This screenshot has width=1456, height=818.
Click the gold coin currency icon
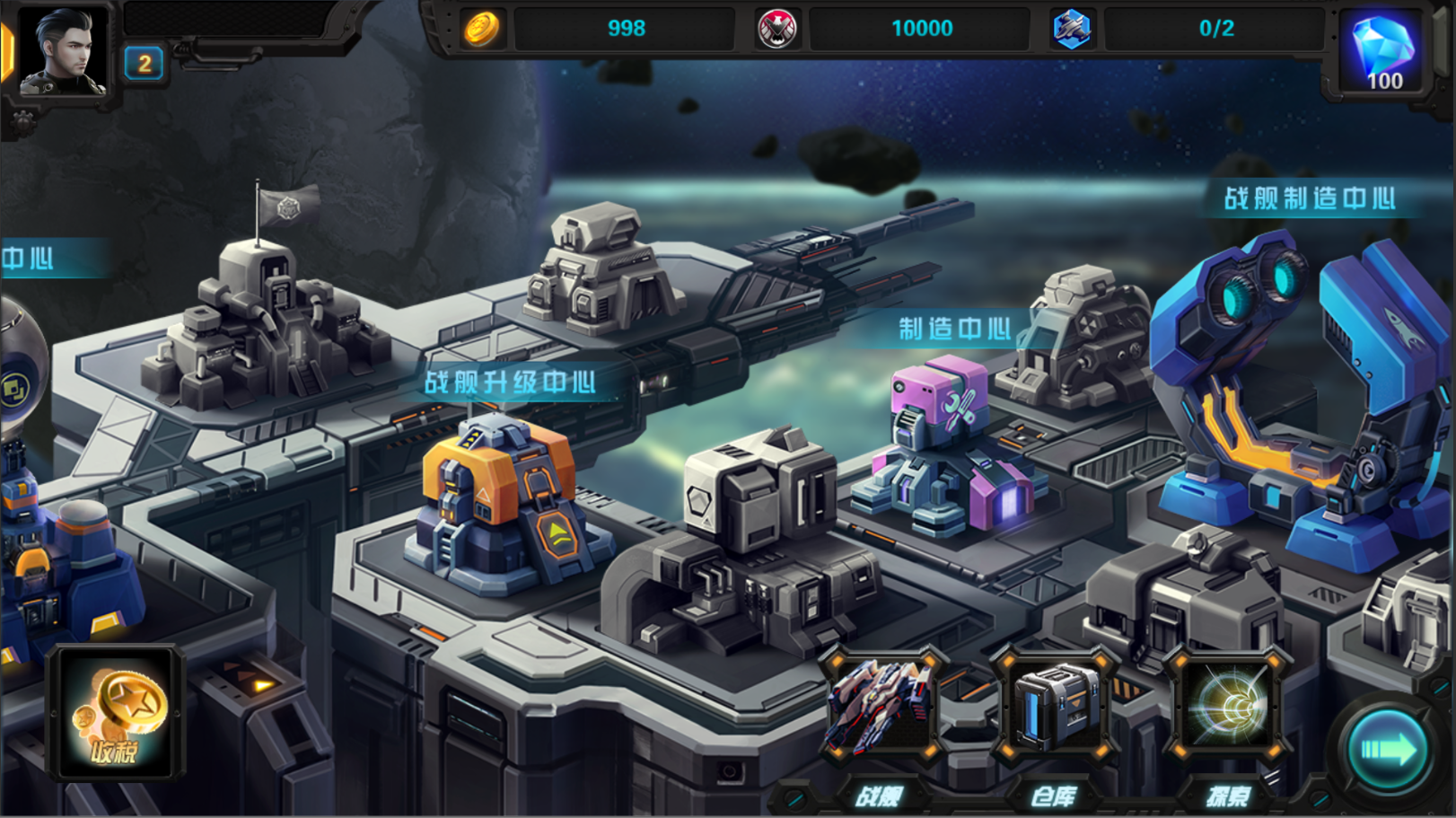[482, 28]
